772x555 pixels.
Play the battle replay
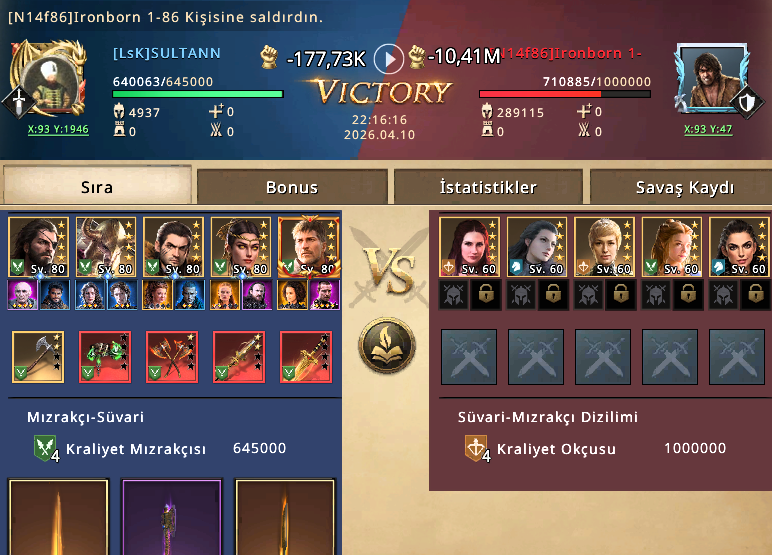coord(388,59)
